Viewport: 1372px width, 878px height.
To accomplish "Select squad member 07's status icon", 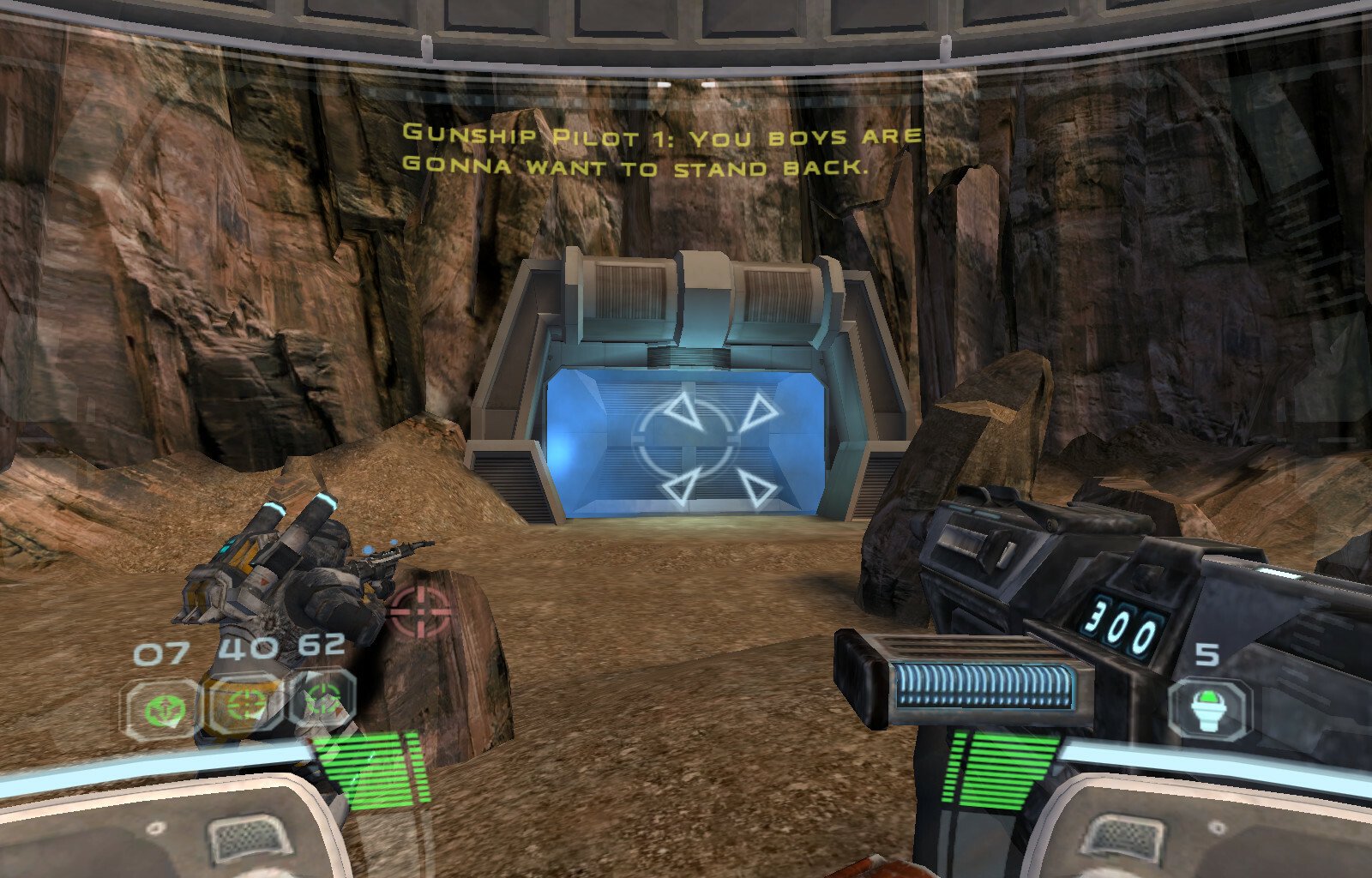I will point(161,709).
